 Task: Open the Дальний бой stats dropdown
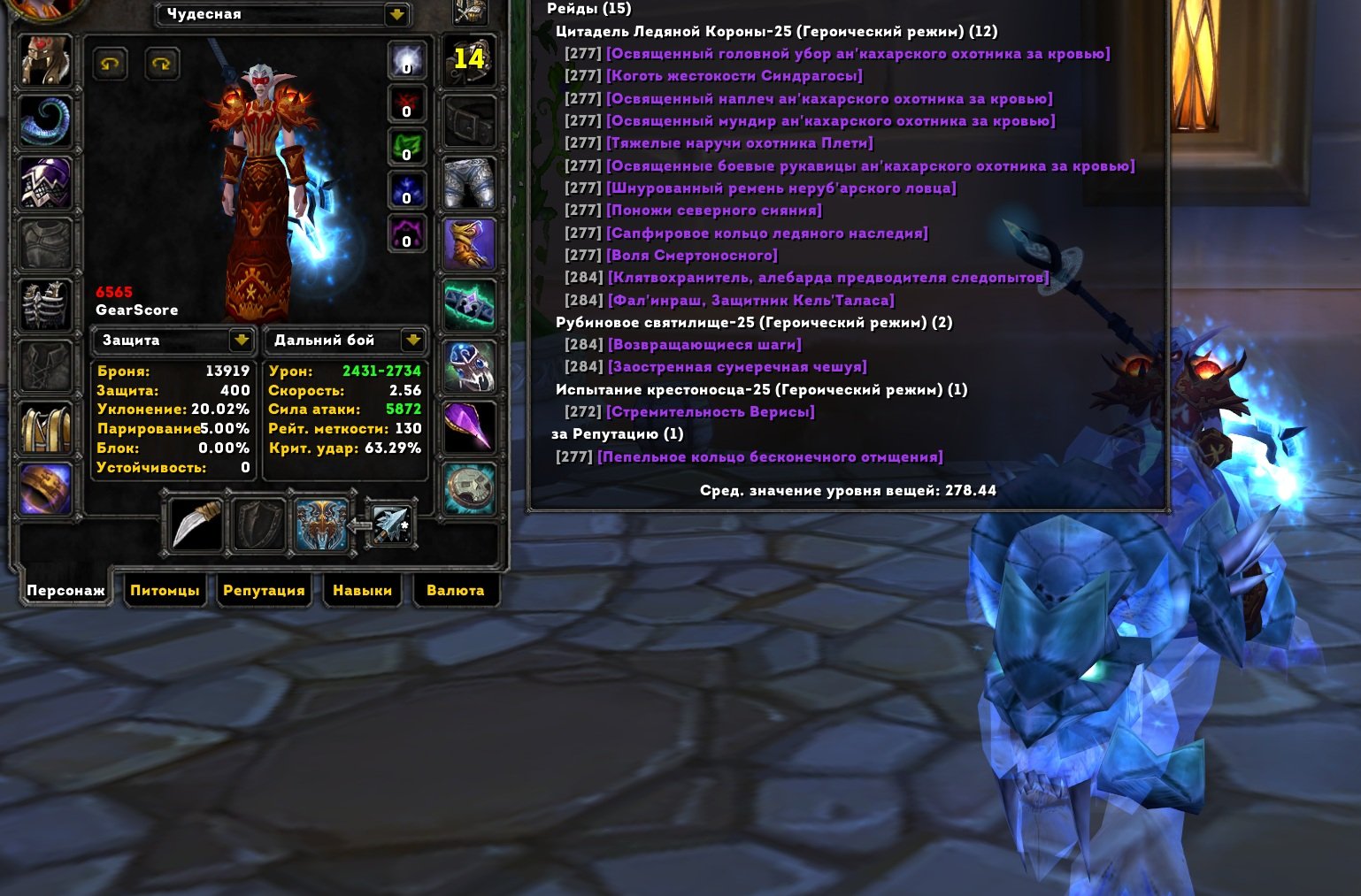412,340
